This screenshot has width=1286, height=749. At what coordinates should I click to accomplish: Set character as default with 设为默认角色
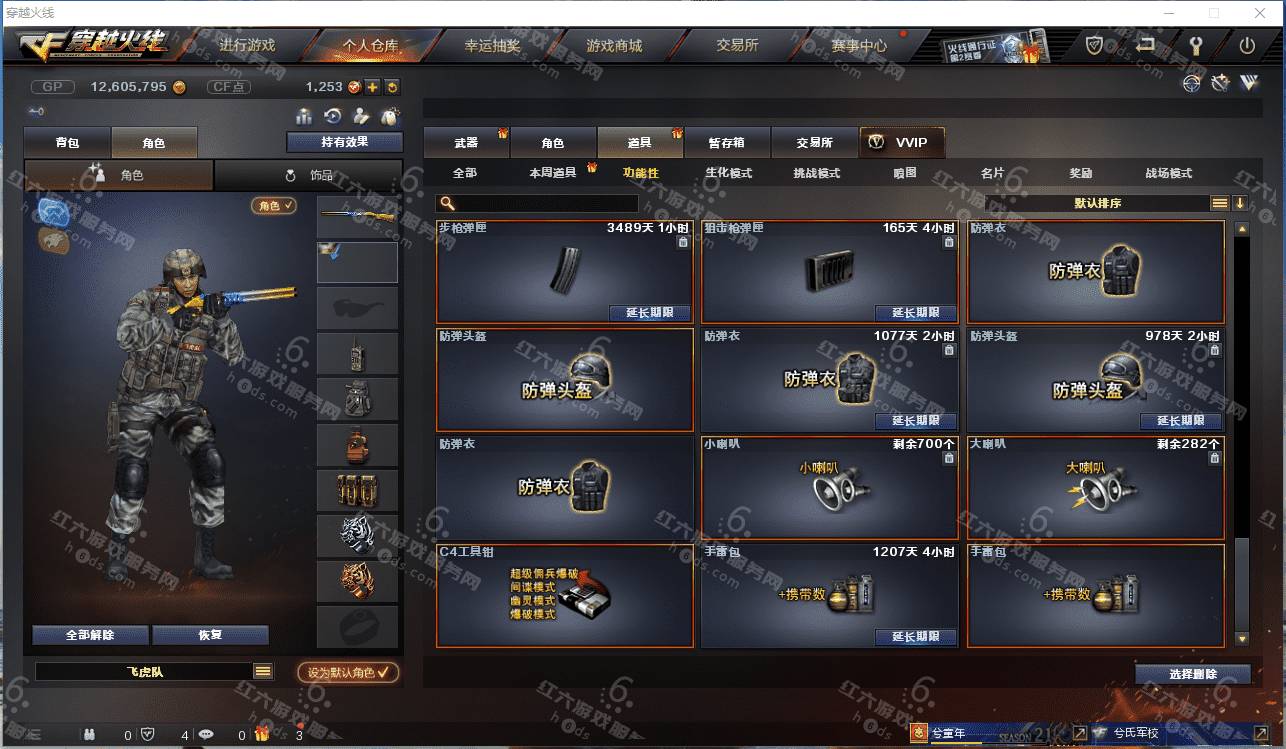click(x=348, y=673)
